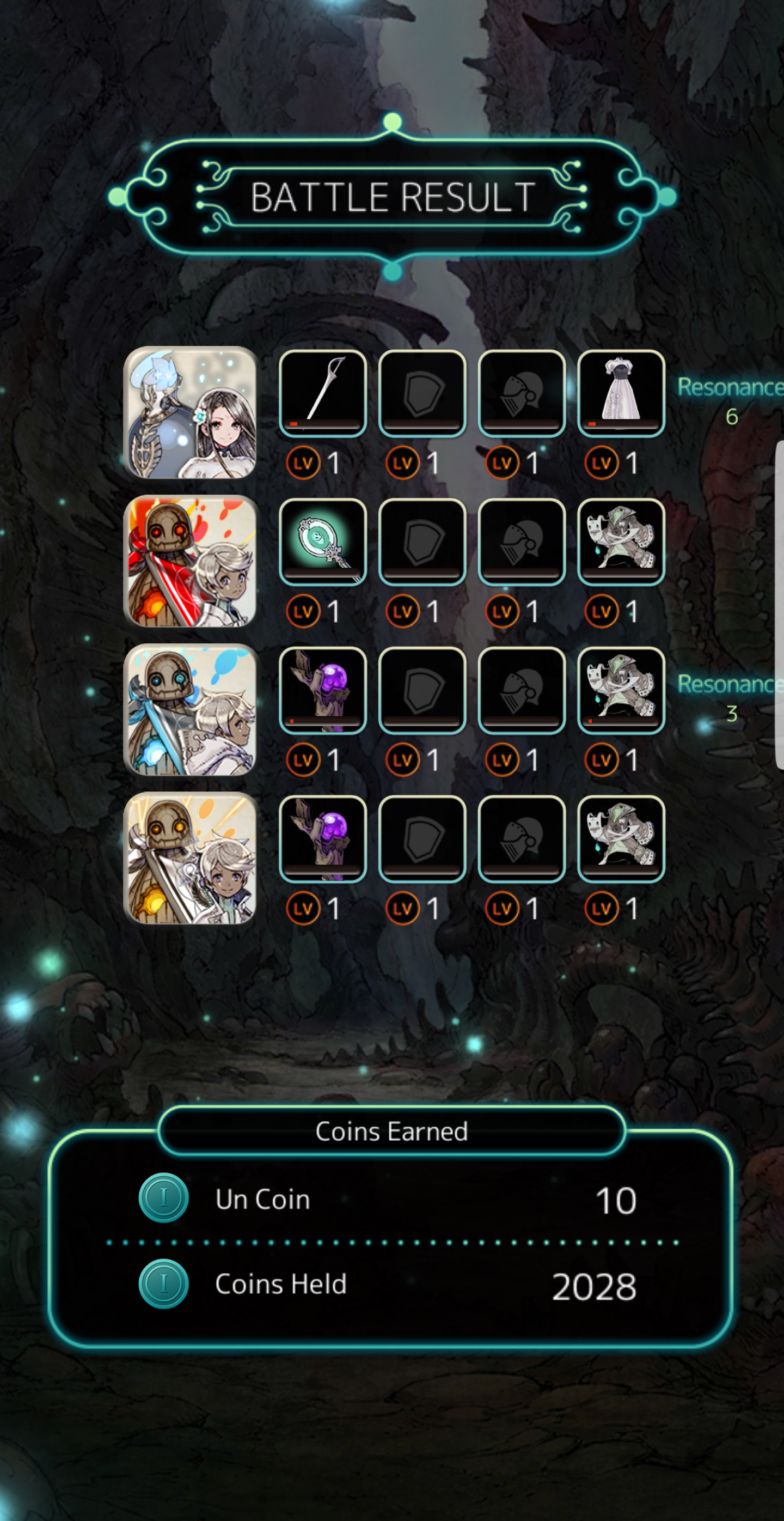
Task: Inspect the glowing green mirror staff slot
Action: tap(323, 542)
